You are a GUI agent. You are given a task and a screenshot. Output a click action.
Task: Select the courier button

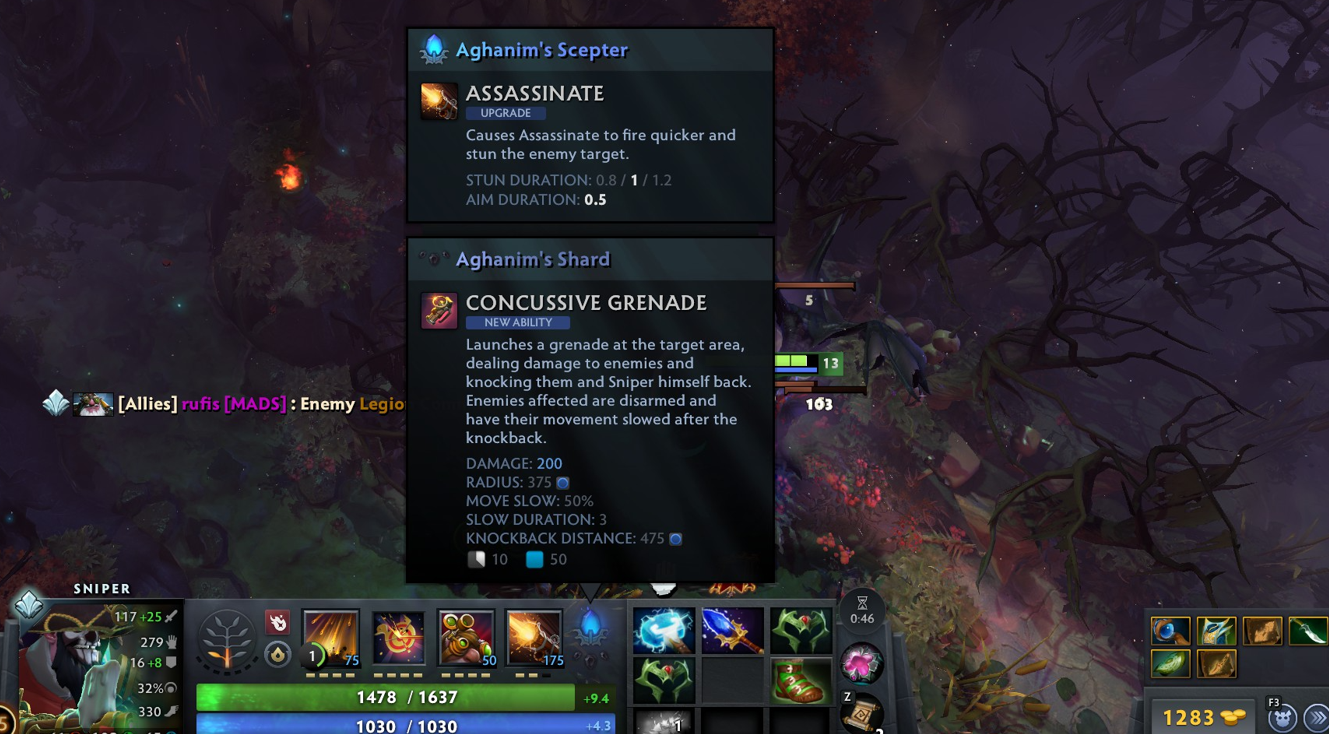[x=1282, y=718]
